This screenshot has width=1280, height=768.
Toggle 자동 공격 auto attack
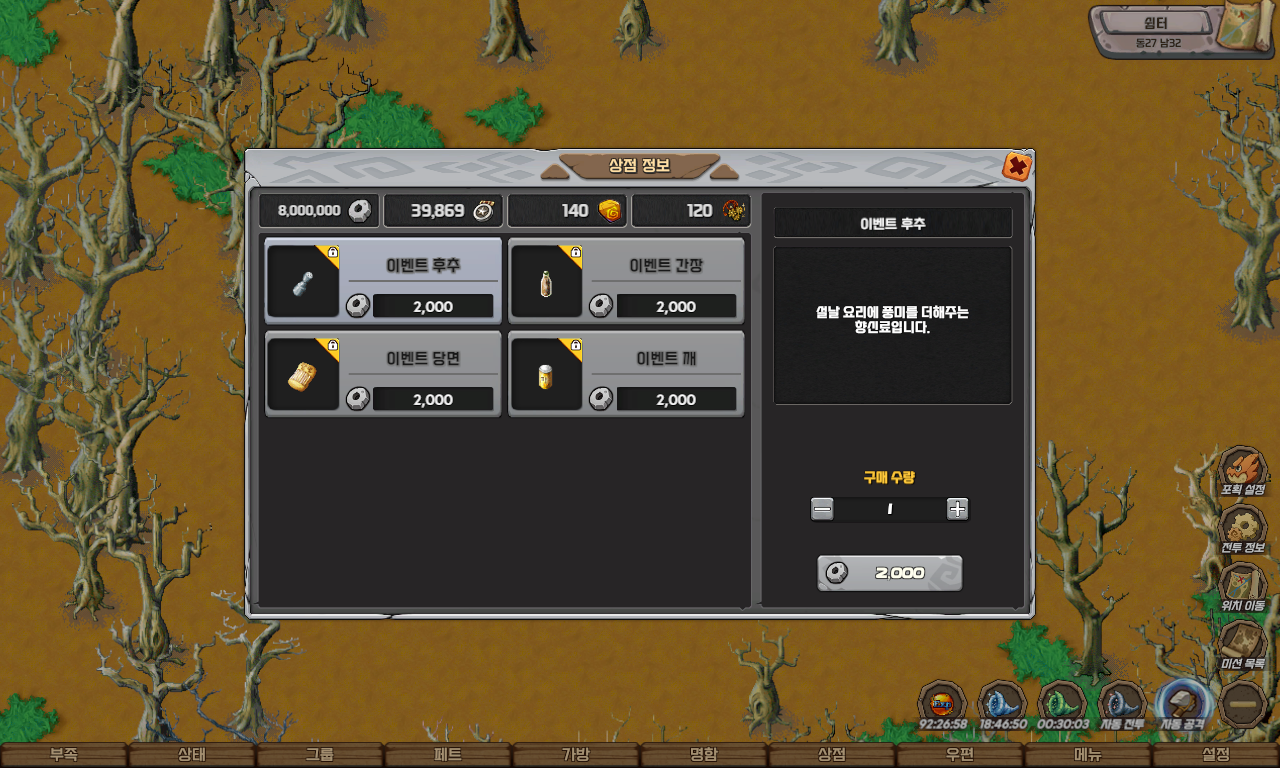1182,704
